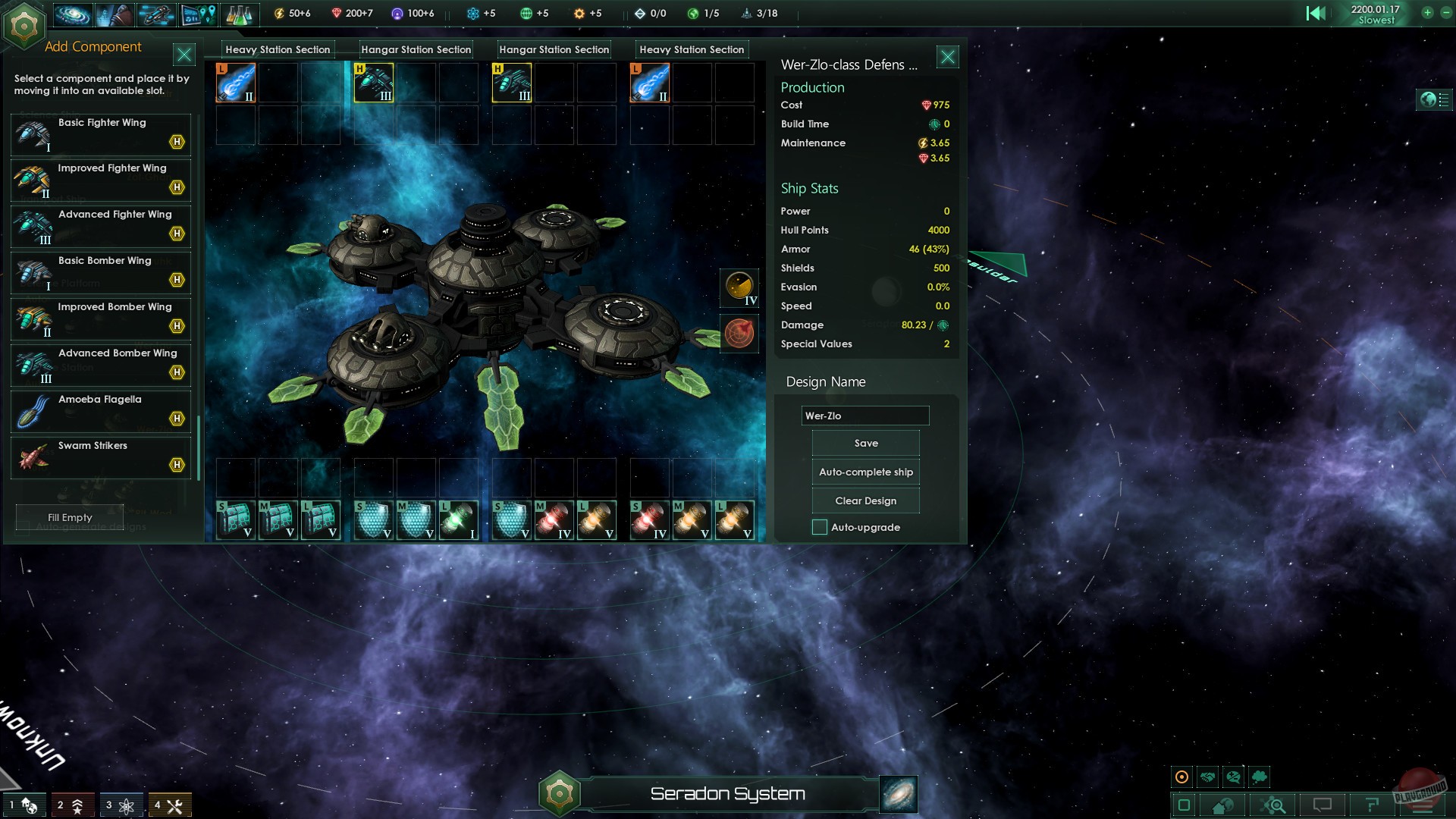The width and height of the screenshot is (1456, 819).
Task: Select the Basic Bomber Wing component
Action: [x=101, y=273]
